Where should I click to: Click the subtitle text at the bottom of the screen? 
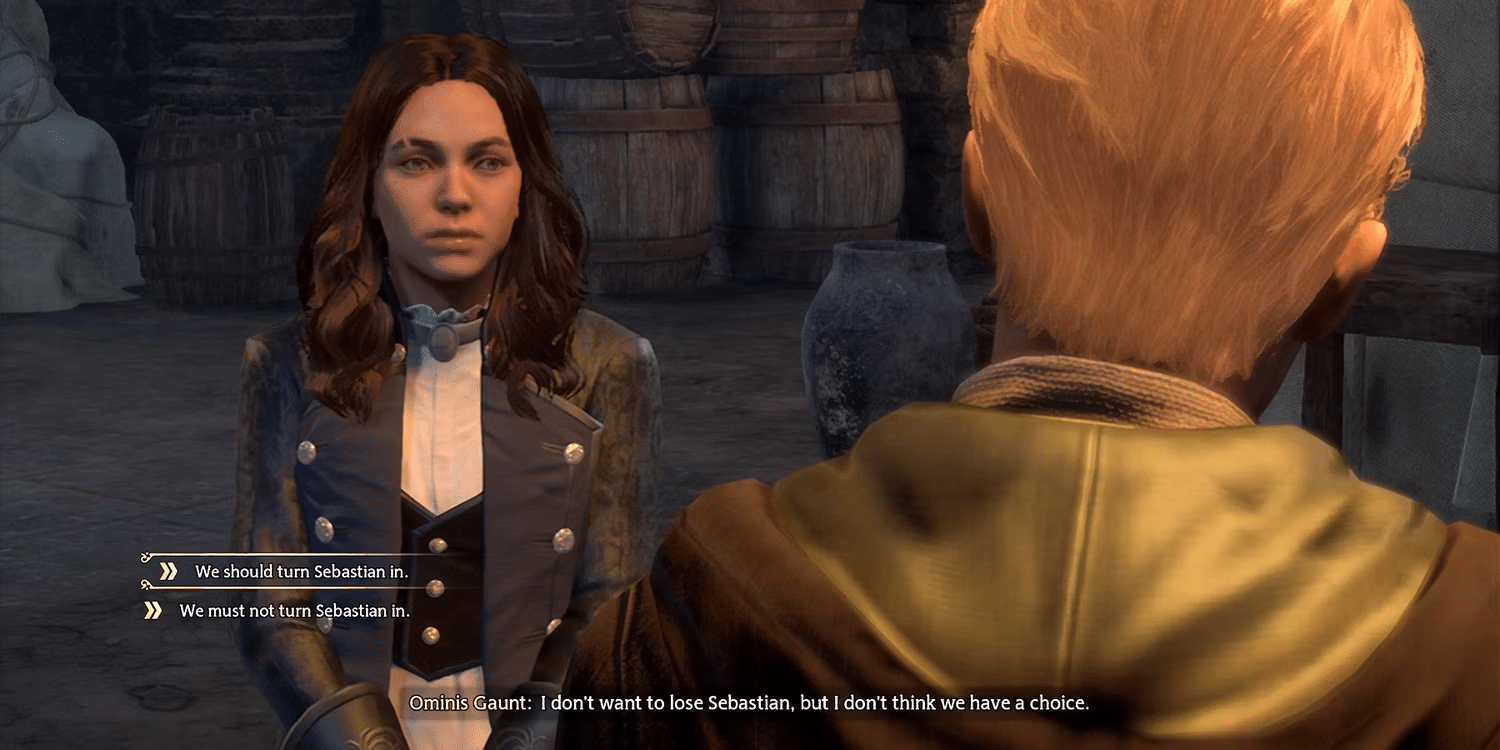click(x=750, y=703)
